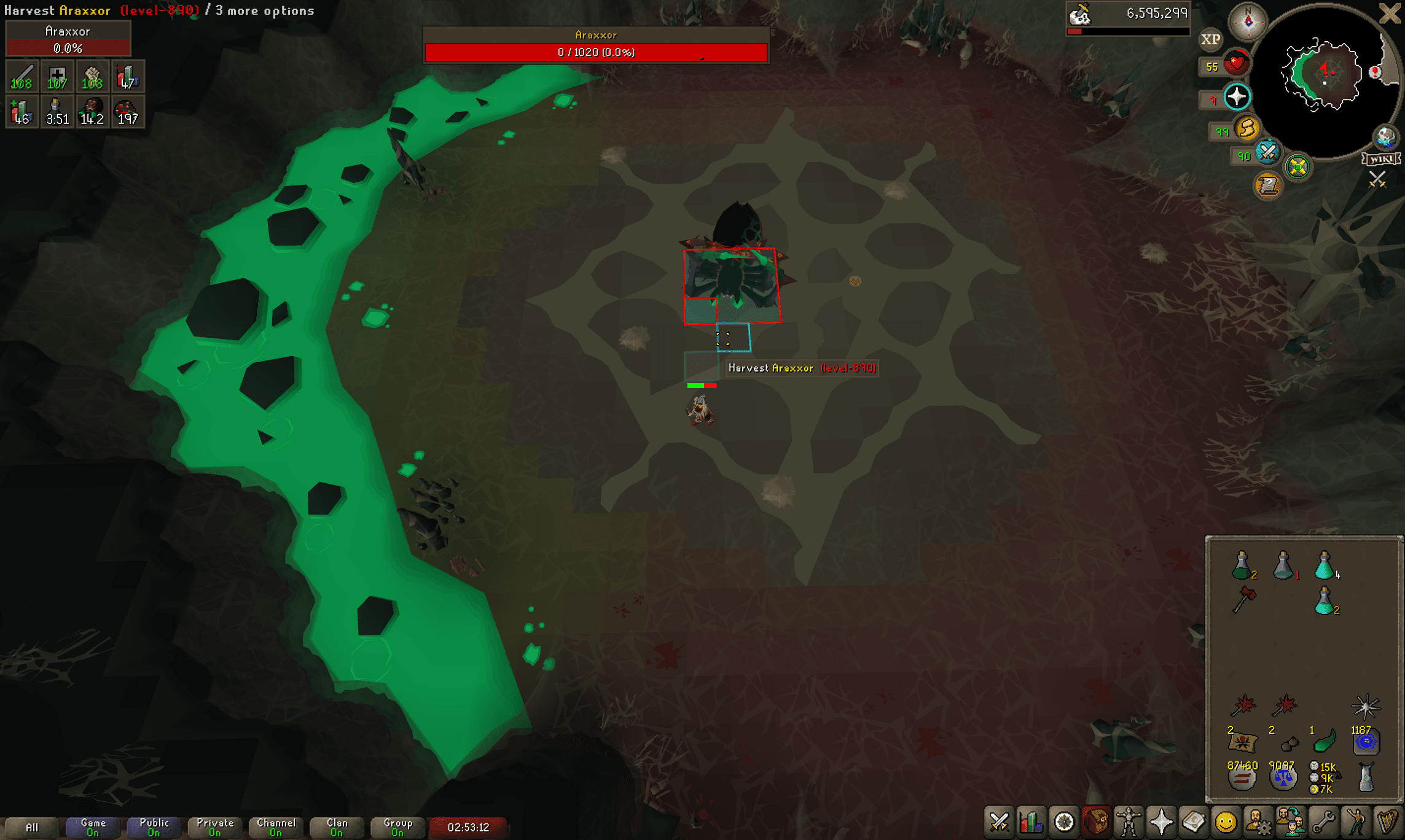Click the XP tracker button
Screen dimensions: 1405x840
pyautogui.click(x=1210, y=39)
